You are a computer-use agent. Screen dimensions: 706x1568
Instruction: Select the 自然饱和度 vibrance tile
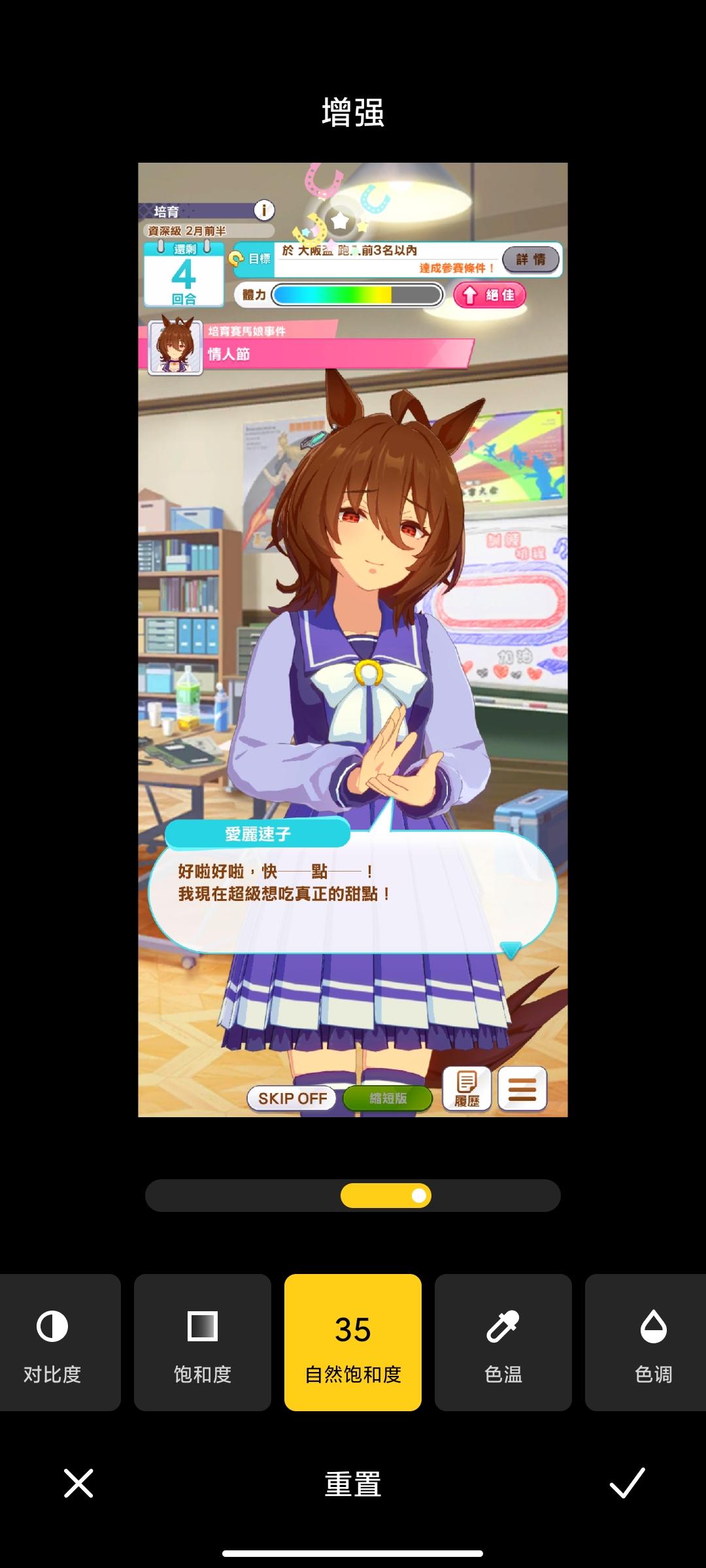pos(353,1343)
